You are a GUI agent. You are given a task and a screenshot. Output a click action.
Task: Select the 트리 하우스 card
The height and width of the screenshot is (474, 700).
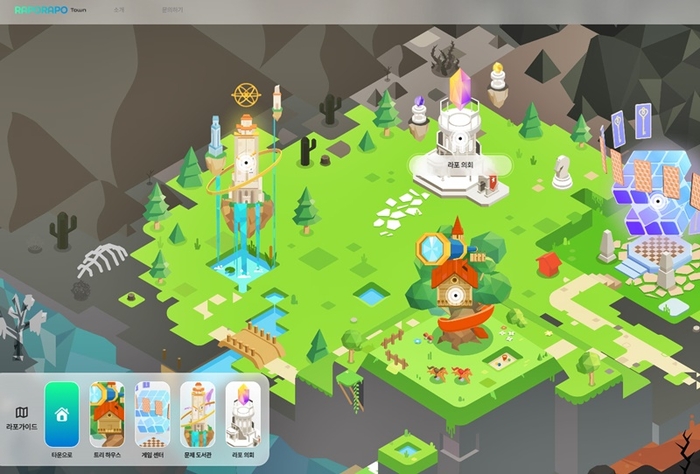(x=107, y=413)
